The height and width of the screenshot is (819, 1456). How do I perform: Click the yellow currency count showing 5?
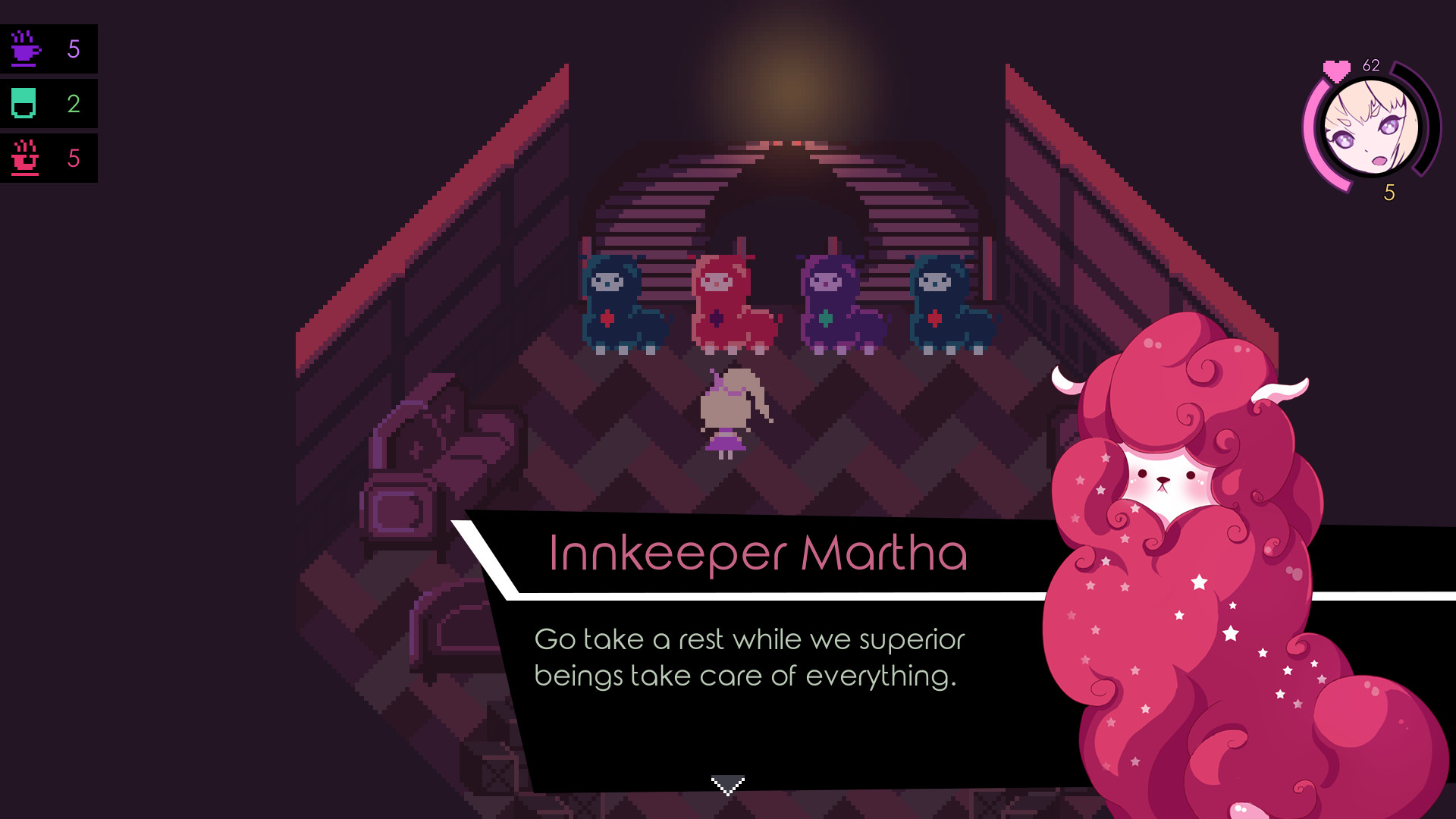tap(1390, 193)
